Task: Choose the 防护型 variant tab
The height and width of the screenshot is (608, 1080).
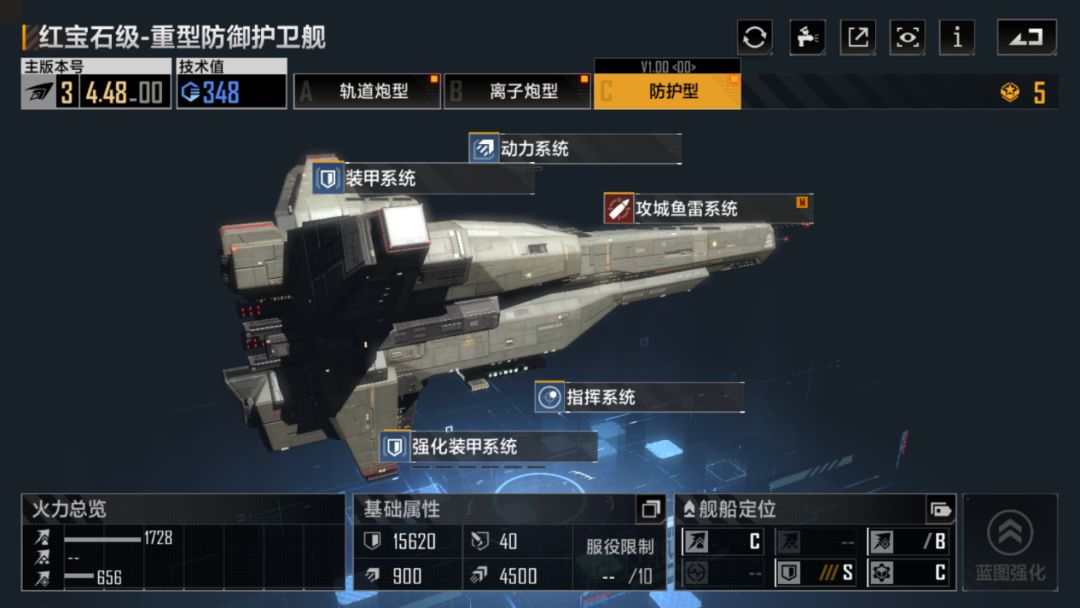Action: tap(668, 92)
